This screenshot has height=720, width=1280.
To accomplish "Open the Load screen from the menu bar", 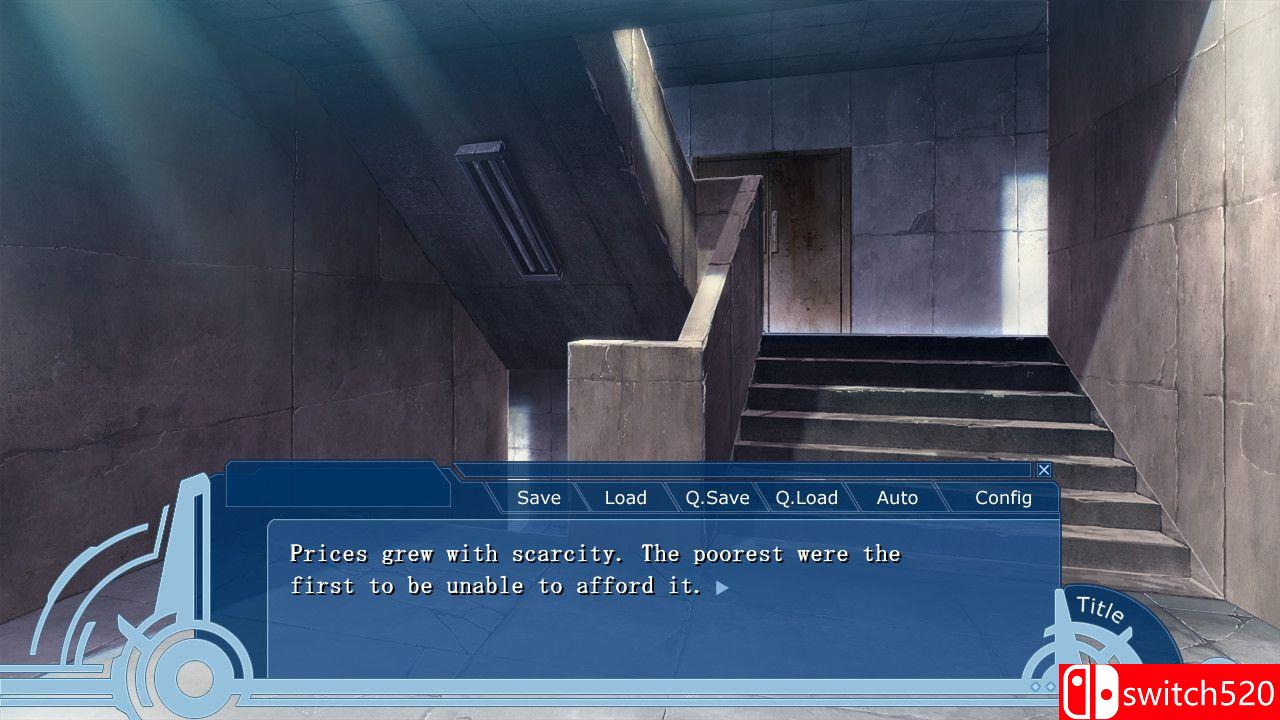I will point(625,497).
